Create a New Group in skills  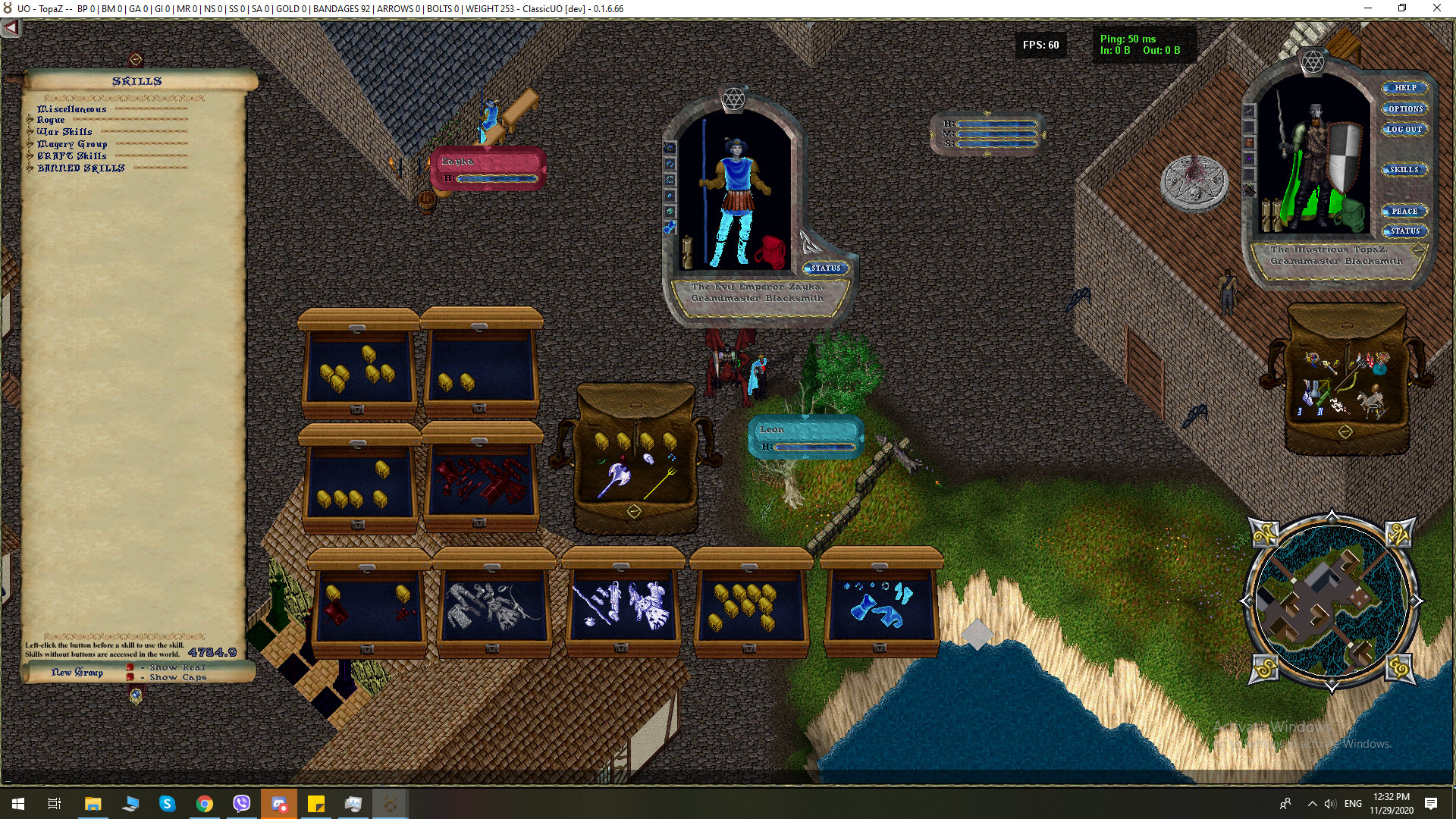click(77, 672)
